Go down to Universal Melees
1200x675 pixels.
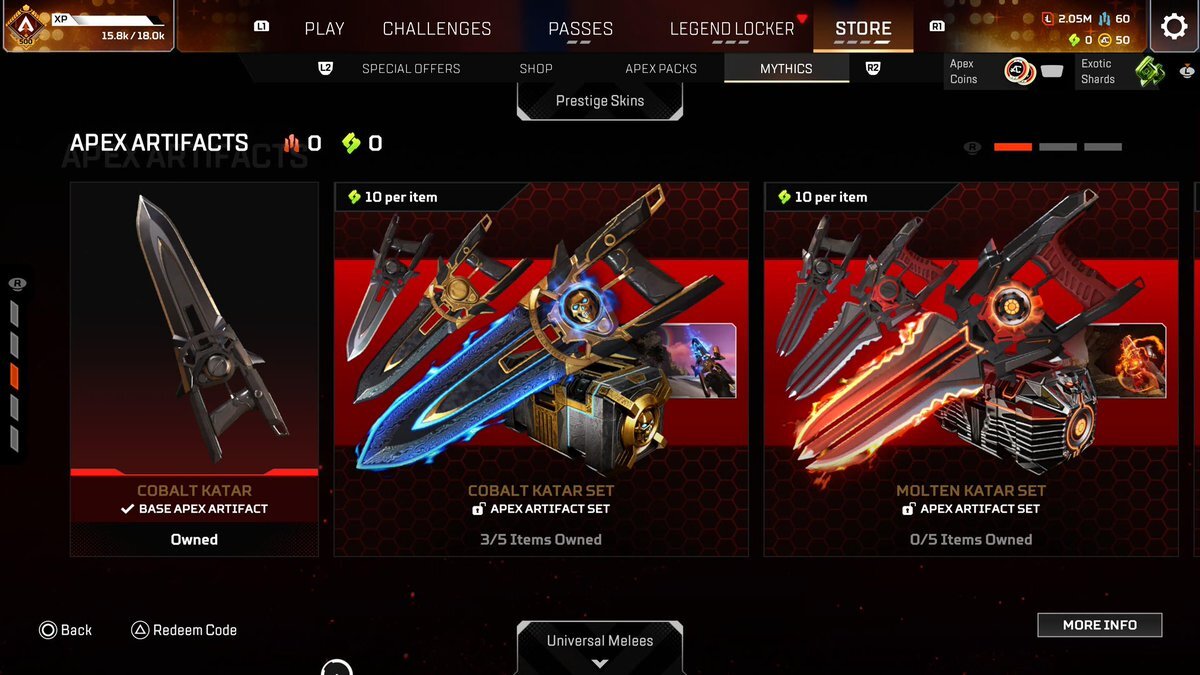coord(600,645)
